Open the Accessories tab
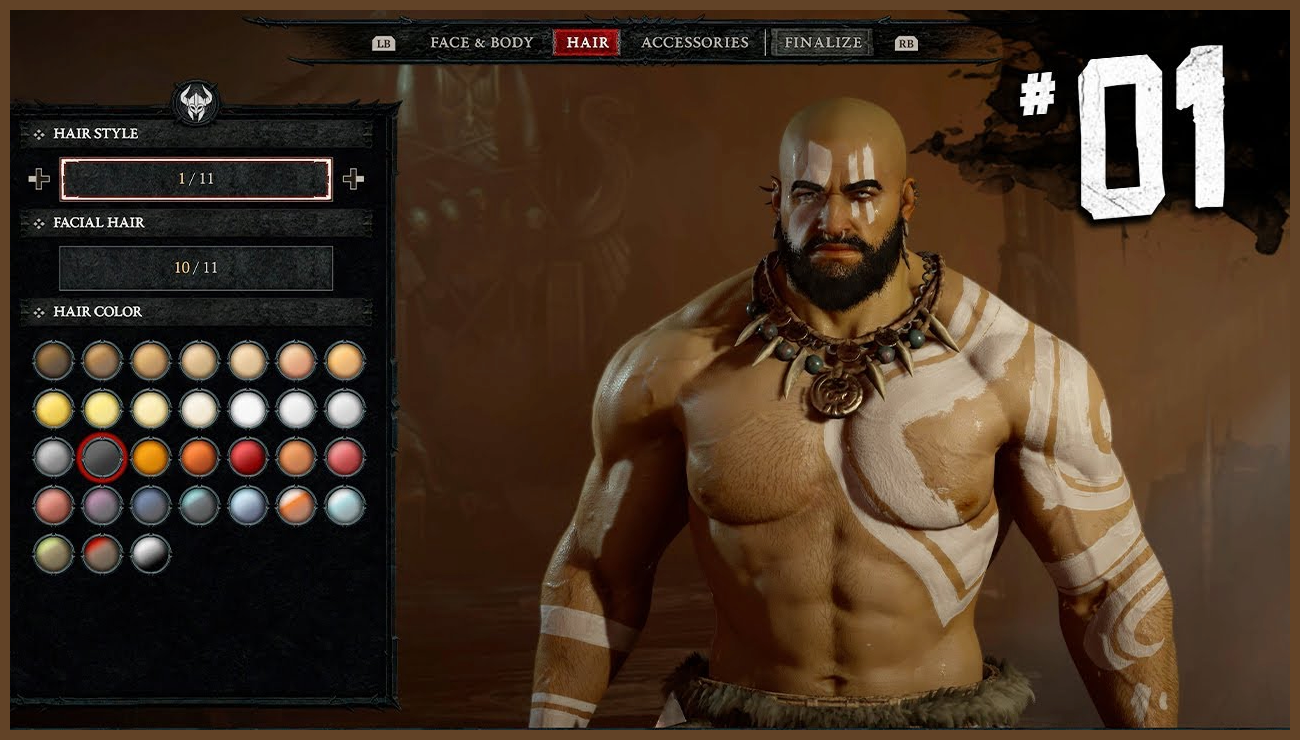1300x740 pixels. 694,42
